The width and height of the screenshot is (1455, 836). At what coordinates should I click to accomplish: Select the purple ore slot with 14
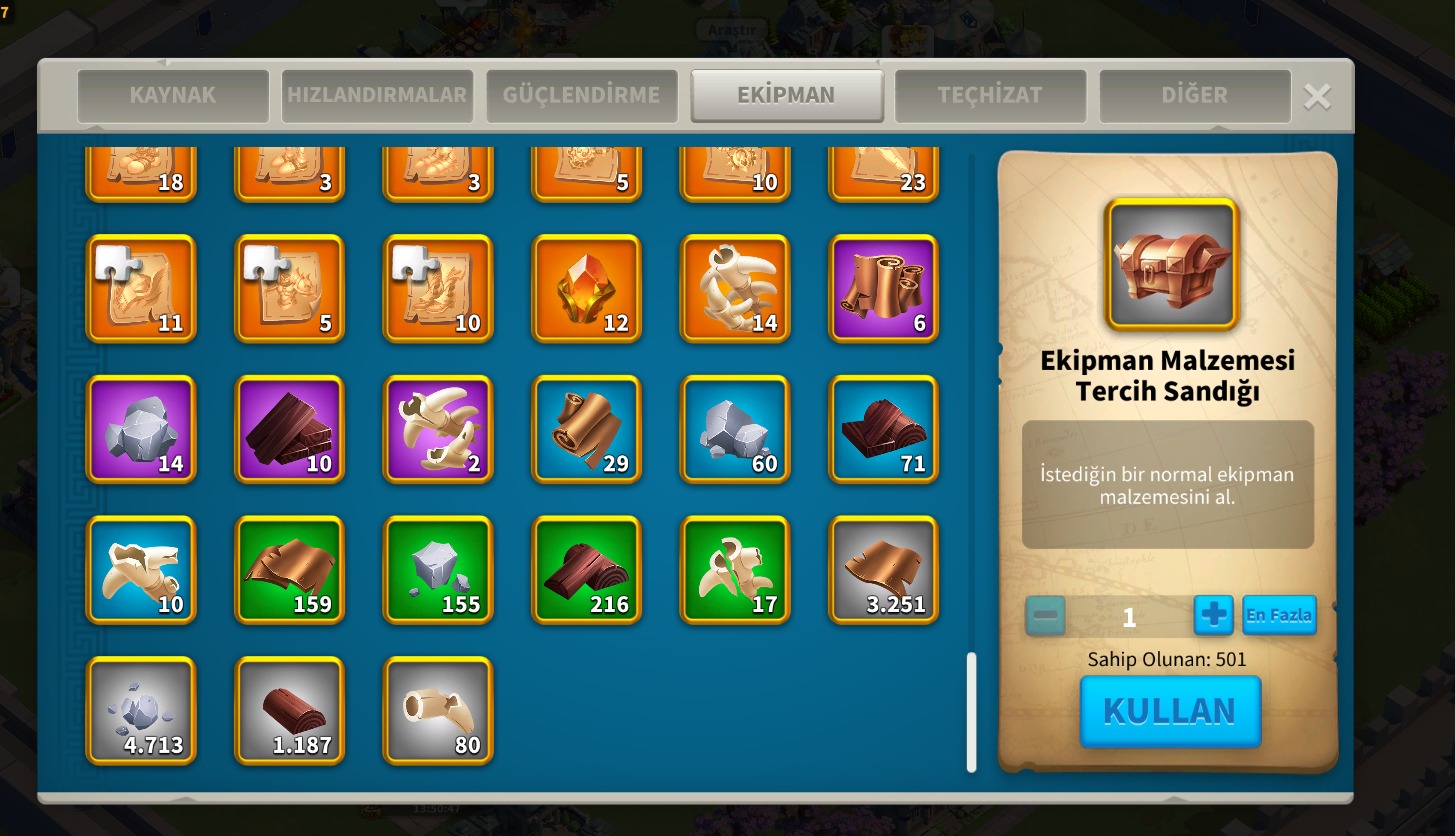coord(141,429)
